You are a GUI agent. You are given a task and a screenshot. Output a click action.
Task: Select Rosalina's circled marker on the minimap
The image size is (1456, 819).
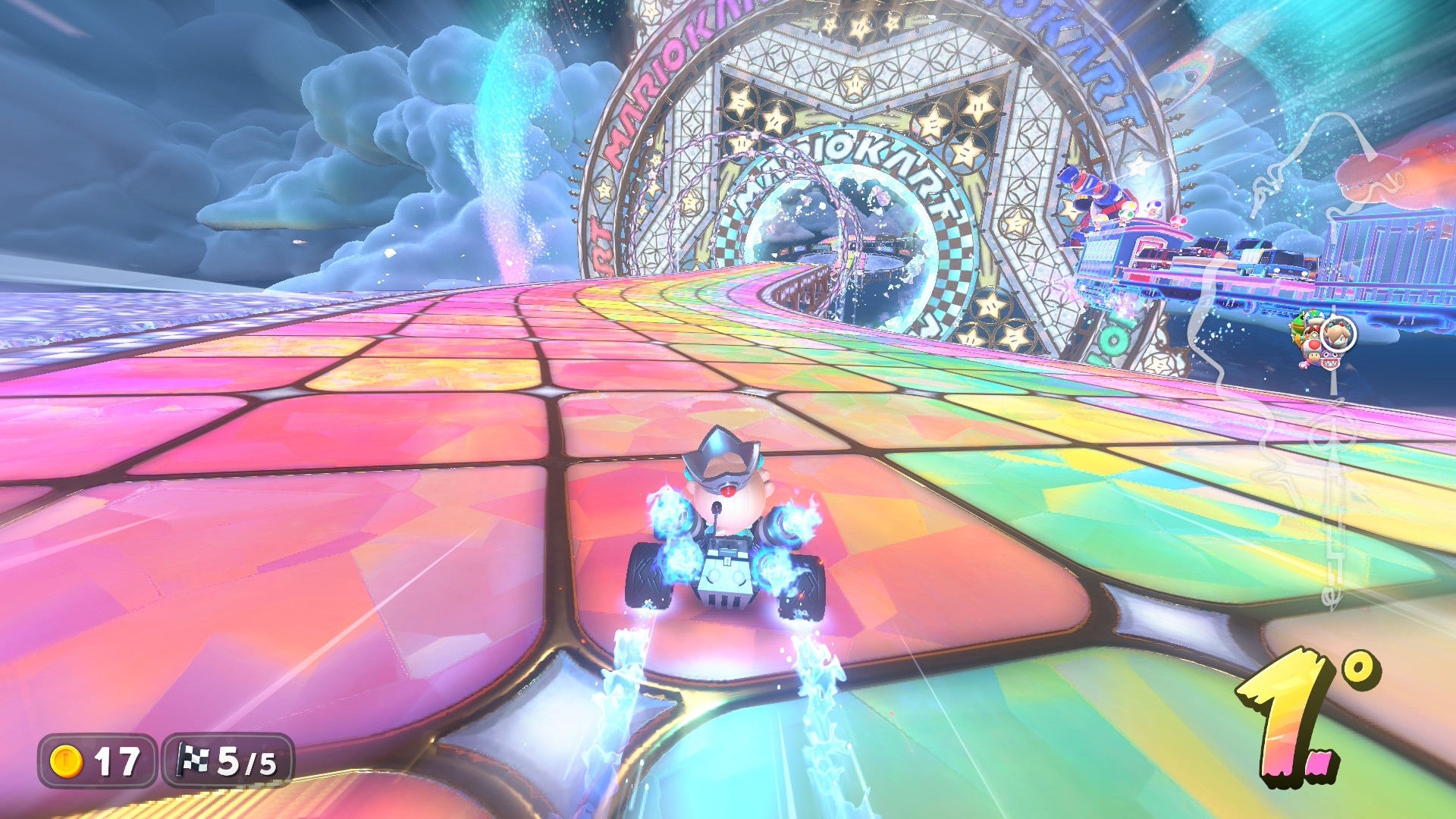1338,334
